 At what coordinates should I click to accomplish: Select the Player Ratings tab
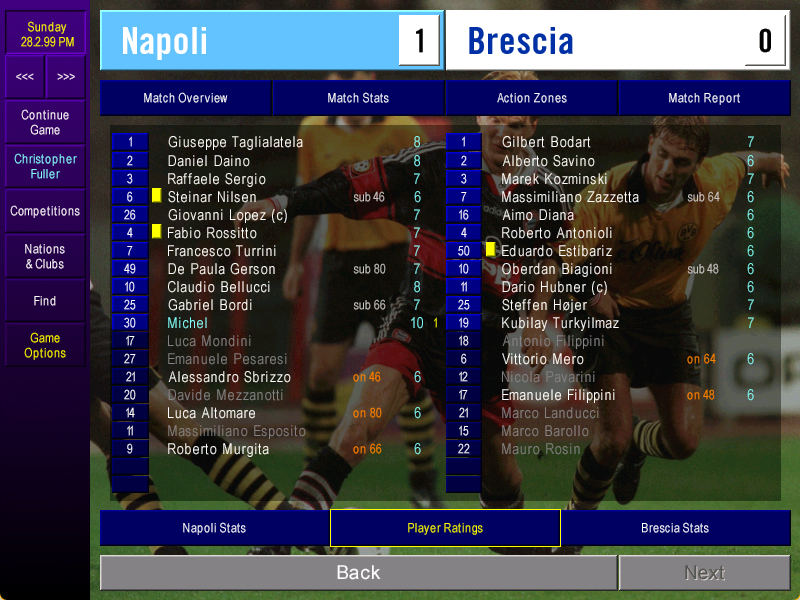coord(445,528)
